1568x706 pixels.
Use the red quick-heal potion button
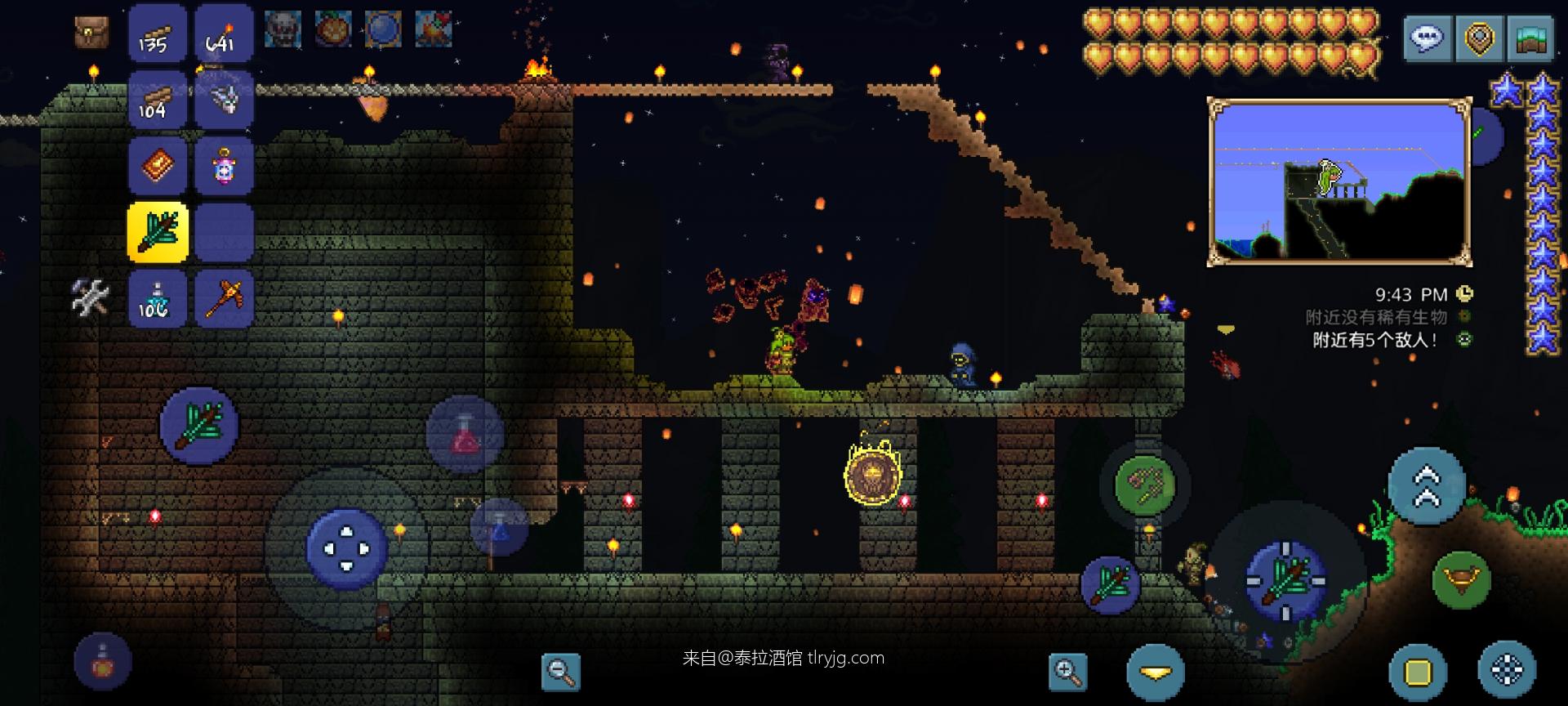[465, 433]
